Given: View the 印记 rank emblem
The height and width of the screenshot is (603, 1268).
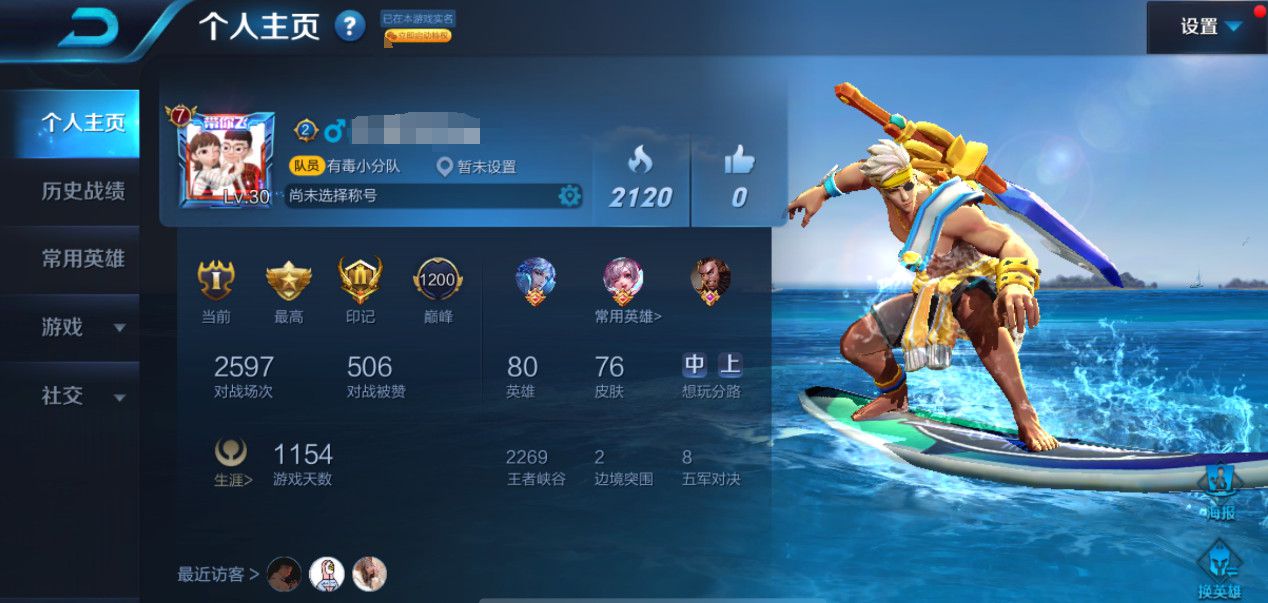Looking at the screenshot, I should (x=360, y=281).
